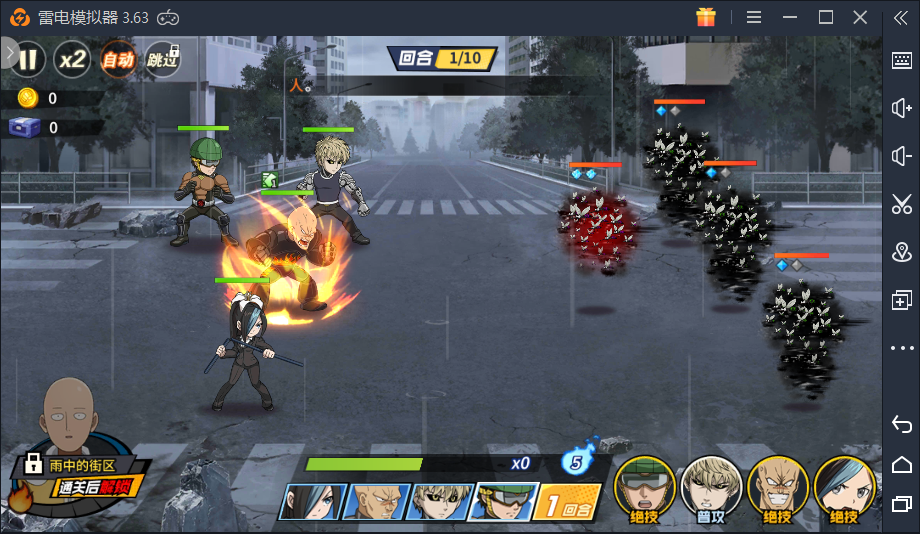This screenshot has height=534, width=920.
Task: Close the emulator window
Action: tap(860, 17)
